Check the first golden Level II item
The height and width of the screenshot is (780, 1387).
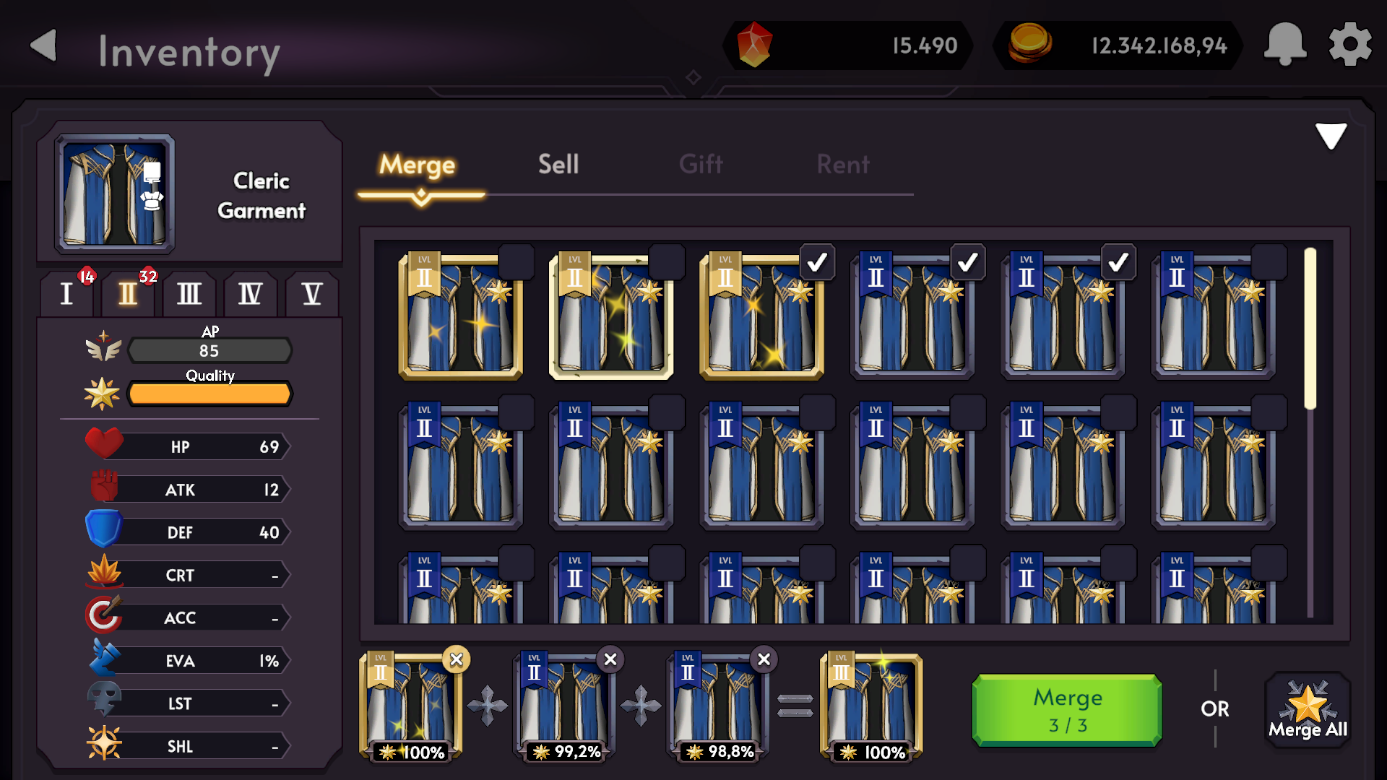(x=517, y=262)
